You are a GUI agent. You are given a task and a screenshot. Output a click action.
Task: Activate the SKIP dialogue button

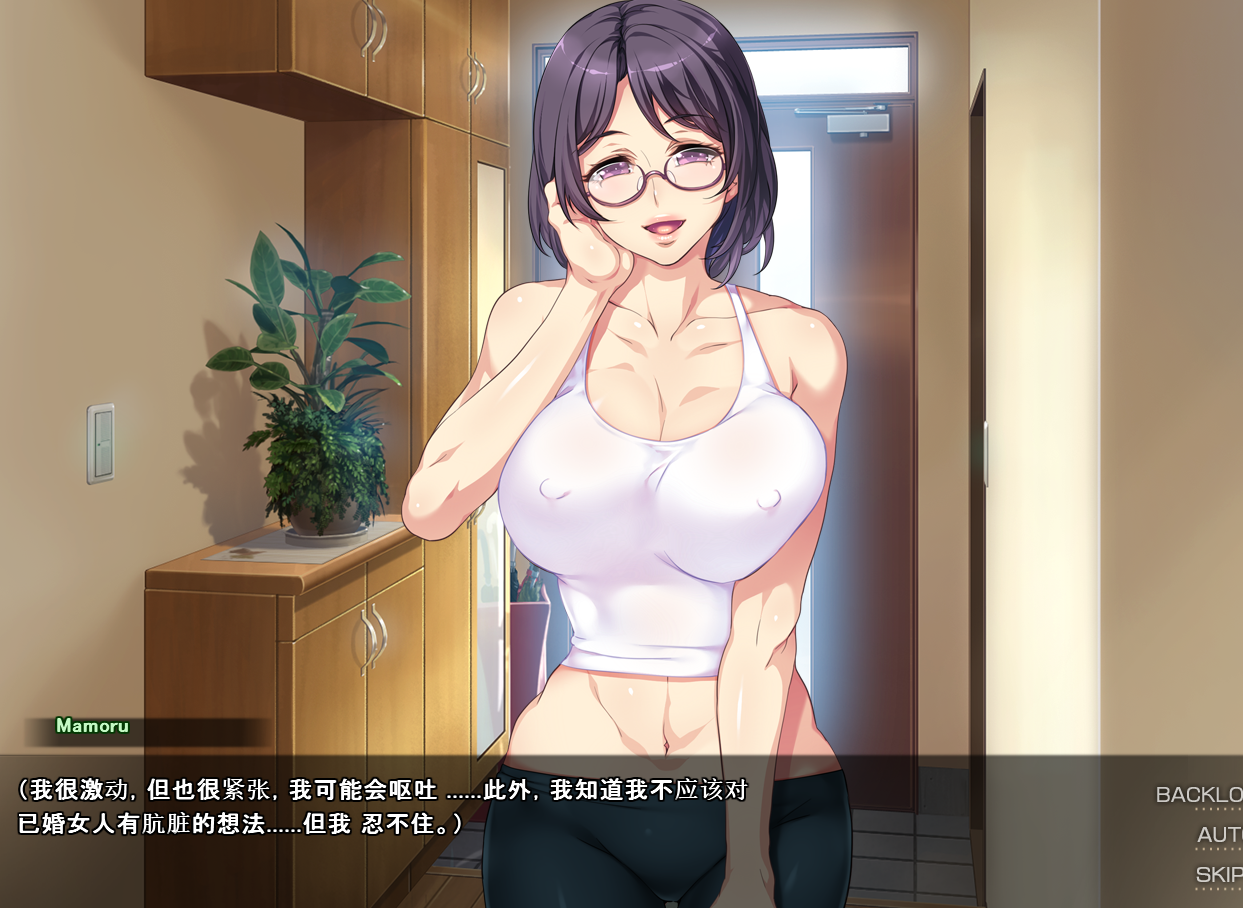coord(1219,875)
